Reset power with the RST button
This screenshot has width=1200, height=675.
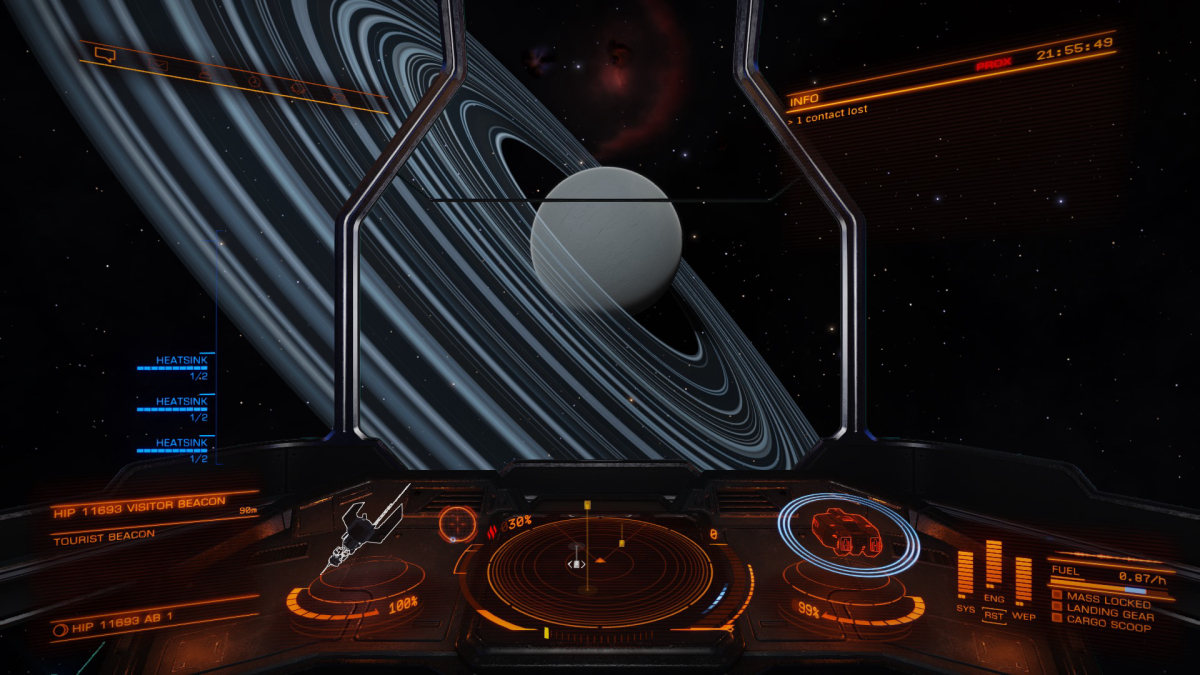[x=993, y=617]
